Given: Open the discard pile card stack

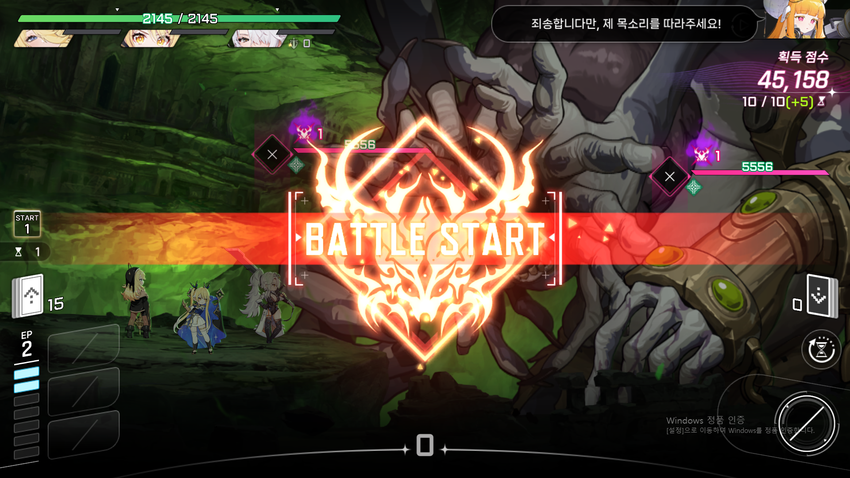Looking at the screenshot, I should [819, 296].
